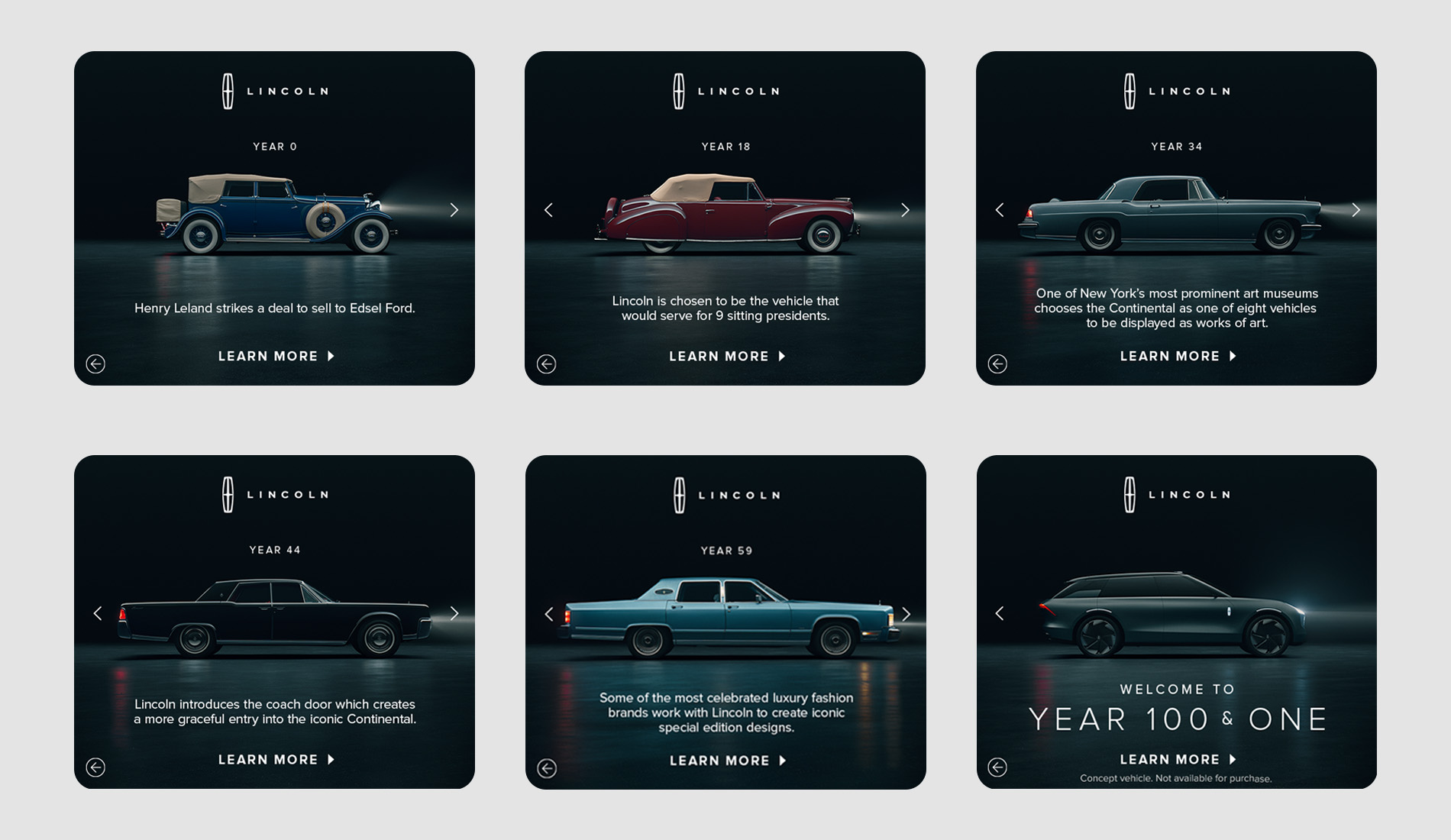This screenshot has height=840, width=1451.
Task: Click the left chevron on the Year 18 card
Action: (548, 209)
